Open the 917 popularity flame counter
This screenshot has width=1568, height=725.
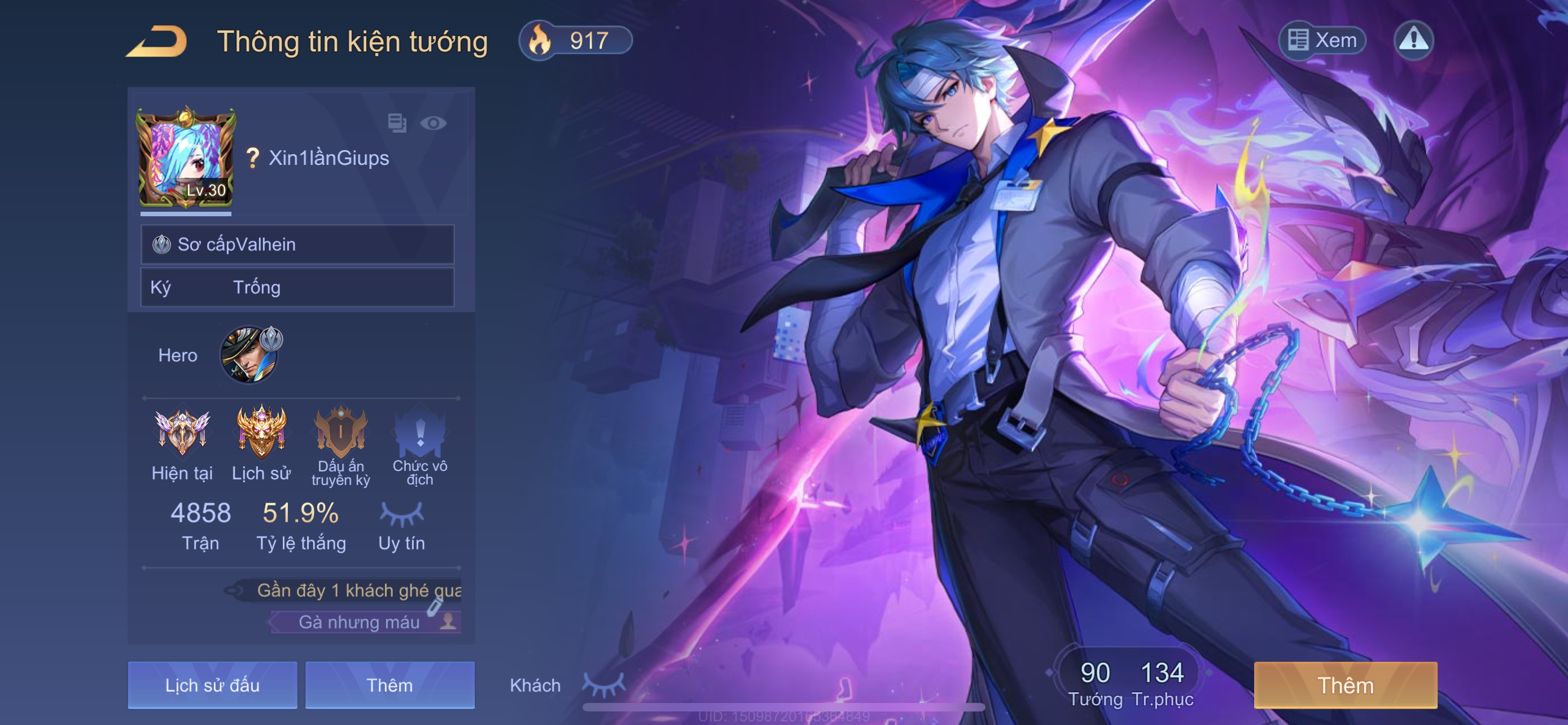click(x=575, y=41)
